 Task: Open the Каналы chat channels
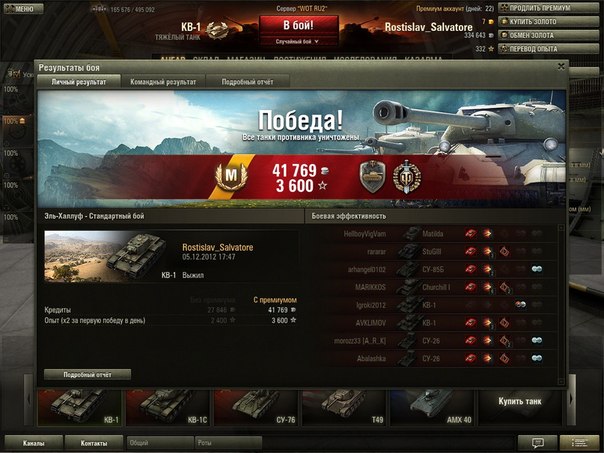pyautogui.click(x=32, y=441)
